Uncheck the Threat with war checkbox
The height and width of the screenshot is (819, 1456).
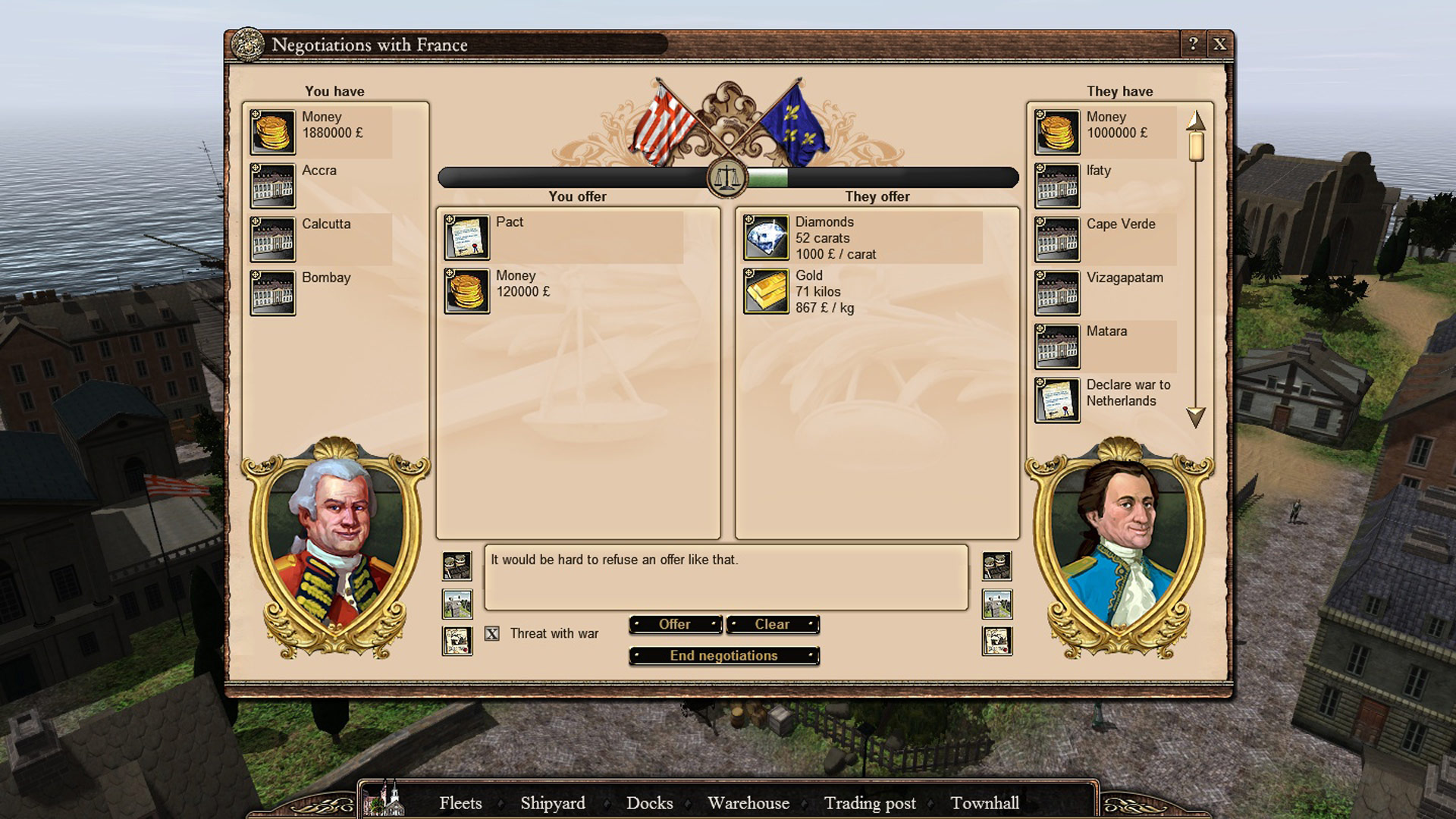(x=491, y=633)
